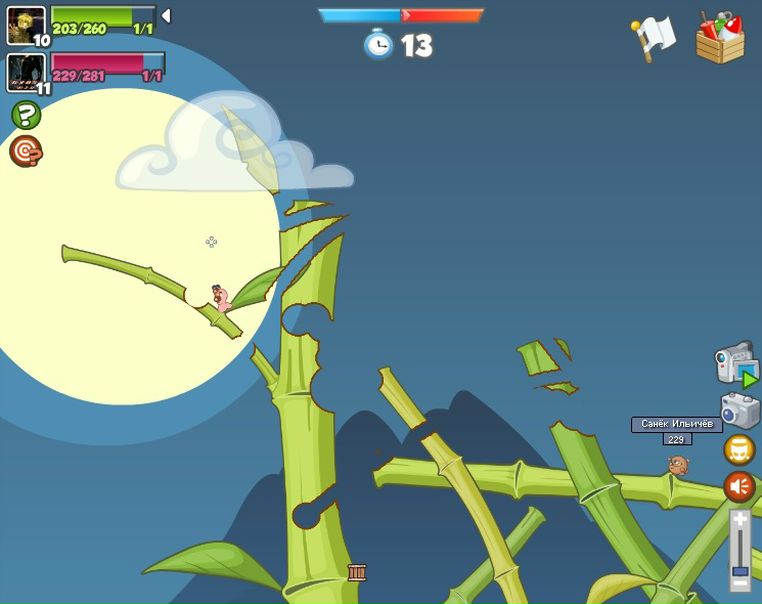Click the white arrow beside green health bar

coord(166,15)
